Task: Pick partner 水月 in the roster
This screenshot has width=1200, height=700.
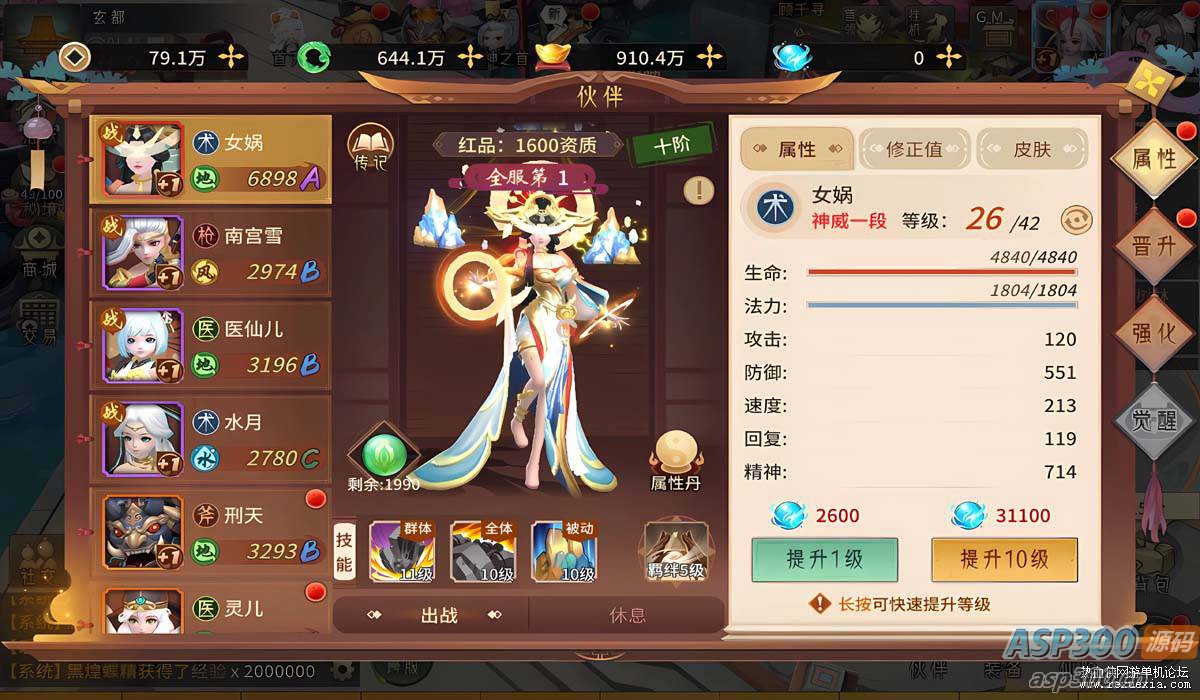Action: coord(210,439)
